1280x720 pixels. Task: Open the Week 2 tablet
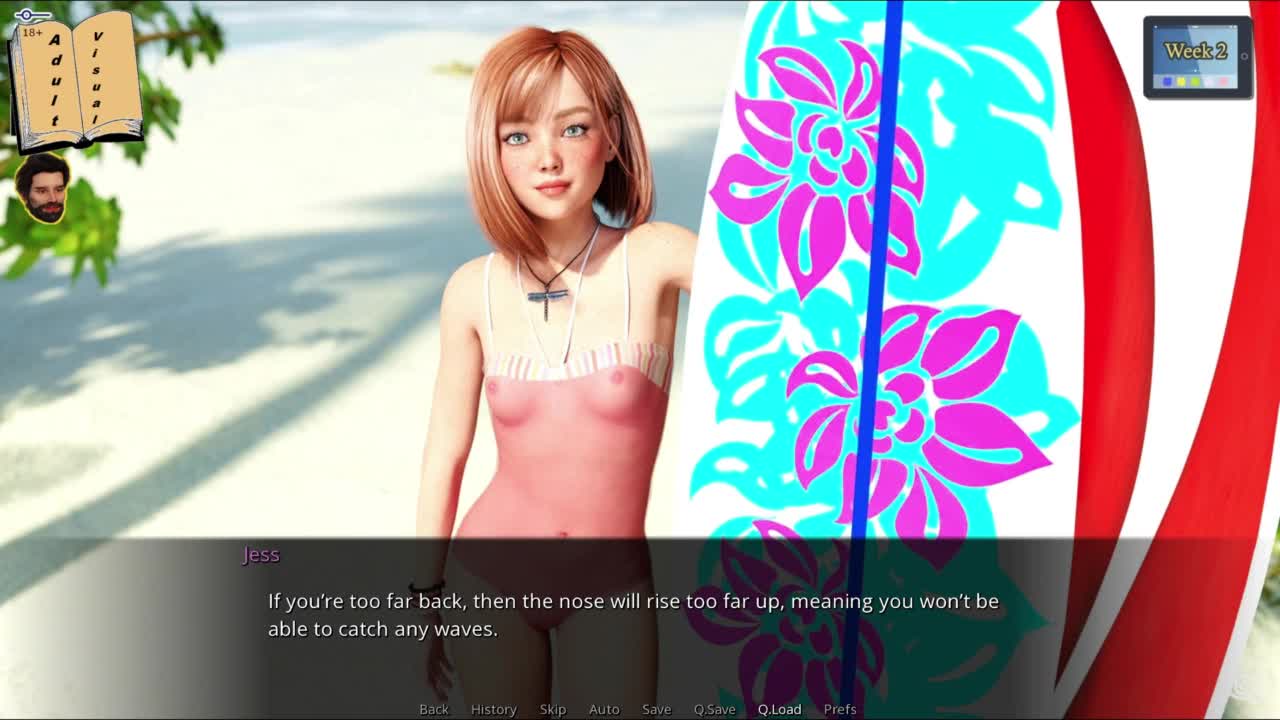1197,57
